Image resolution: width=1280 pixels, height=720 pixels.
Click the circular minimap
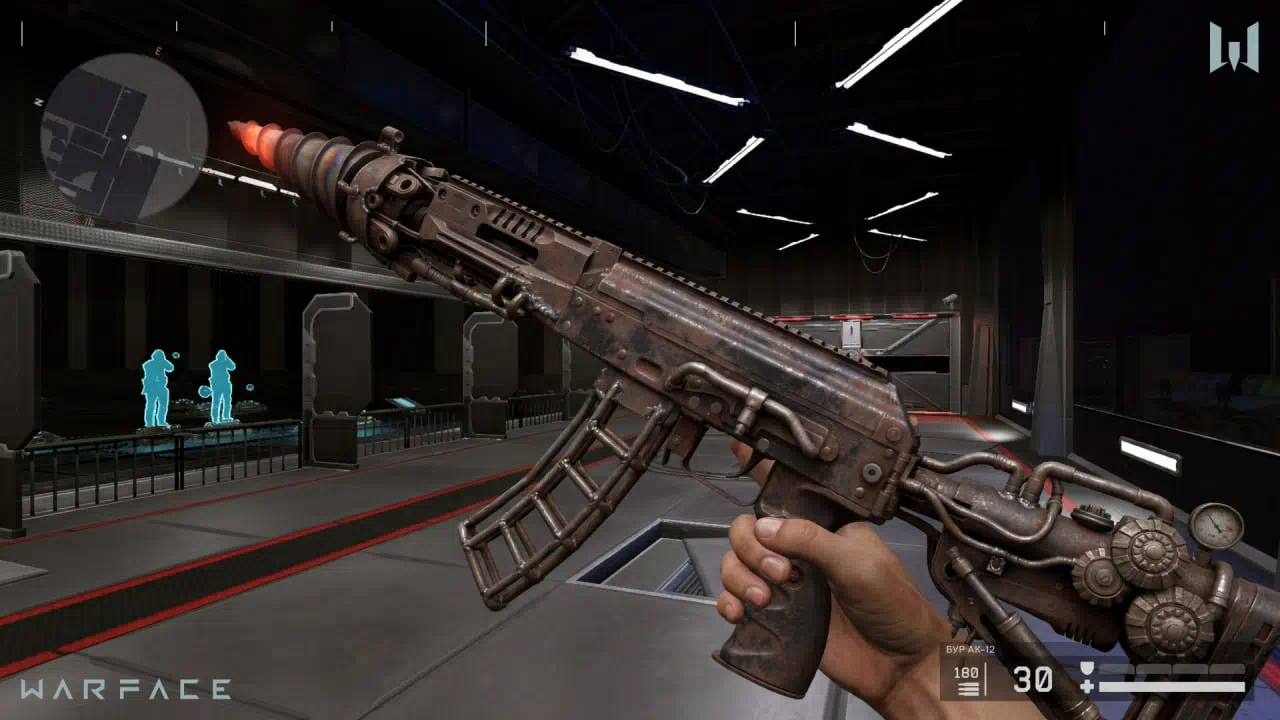[x=124, y=136]
